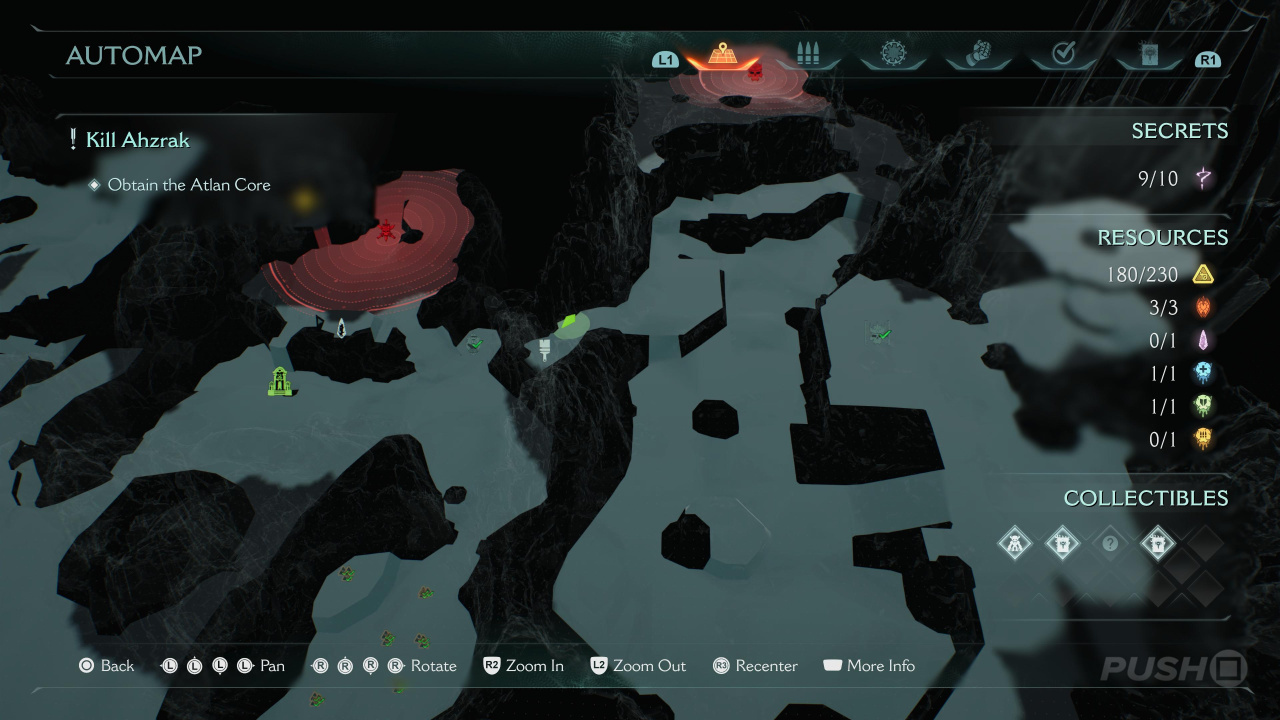
Task: Select the Kill Ahzrak objective
Action: click(x=137, y=140)
